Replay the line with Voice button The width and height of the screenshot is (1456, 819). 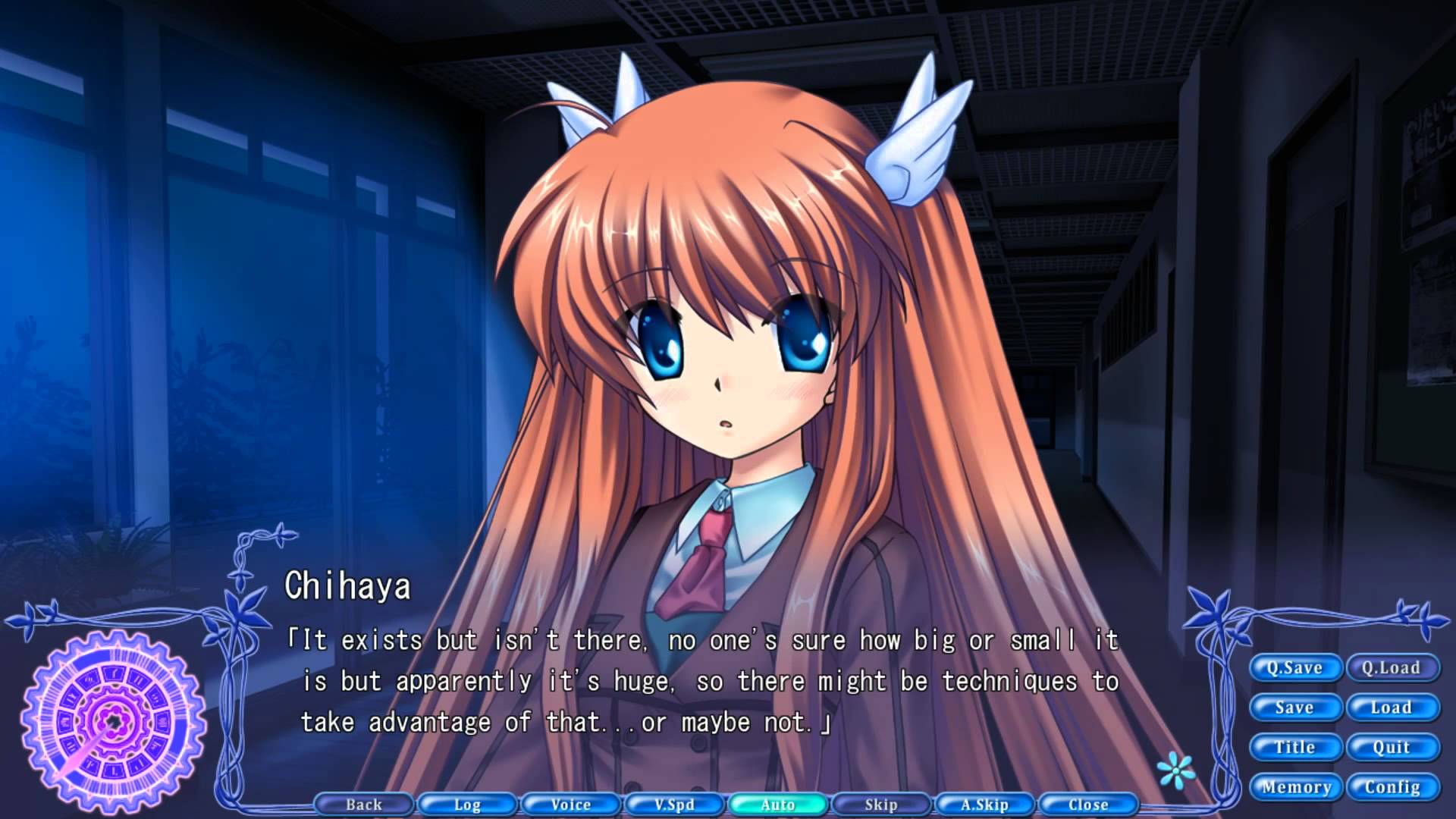(x=571, y=805)
